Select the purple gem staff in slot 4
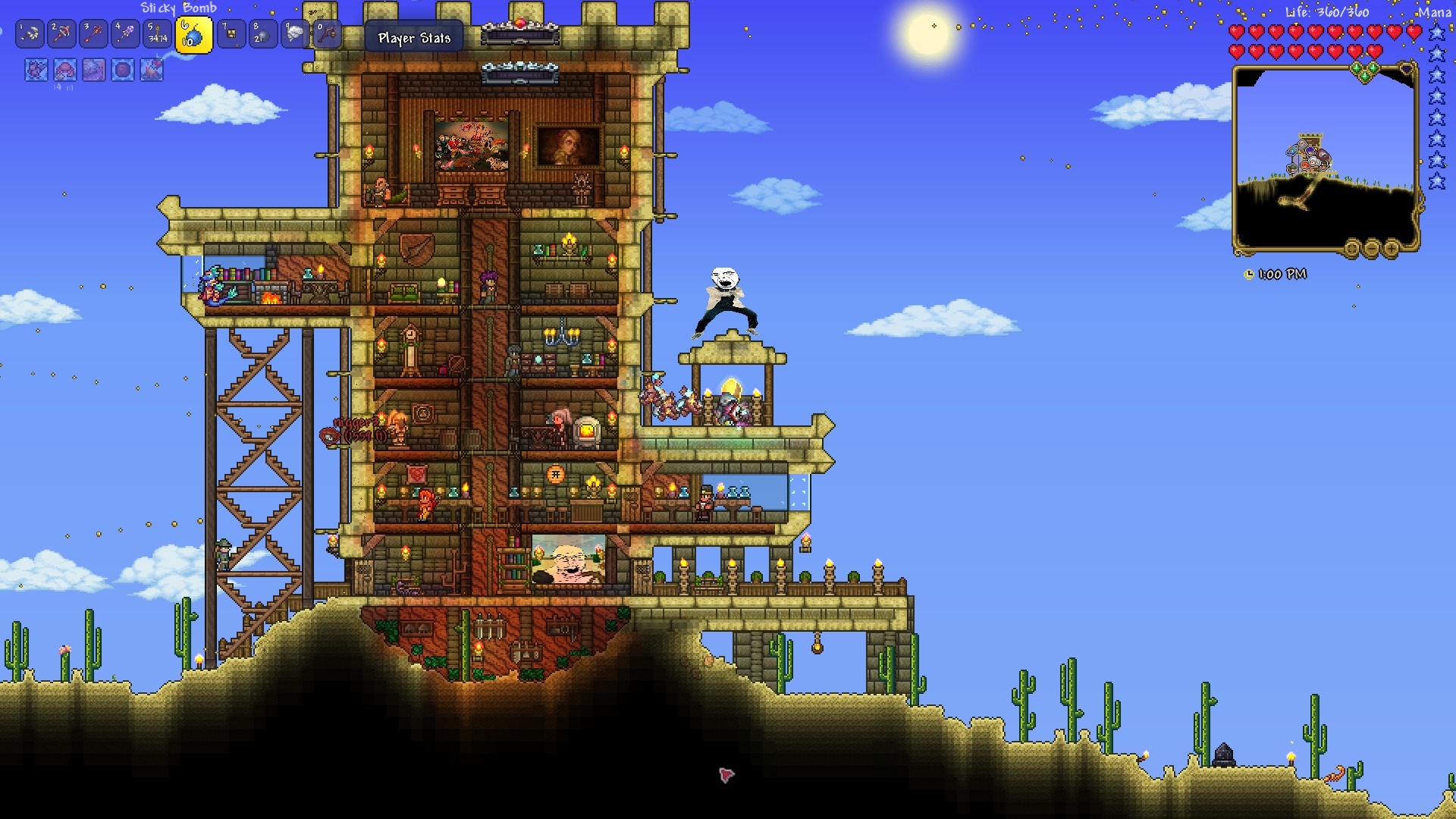Viewport: 1456px width, 819px height. pyautogui.click(x=126, y=34)
